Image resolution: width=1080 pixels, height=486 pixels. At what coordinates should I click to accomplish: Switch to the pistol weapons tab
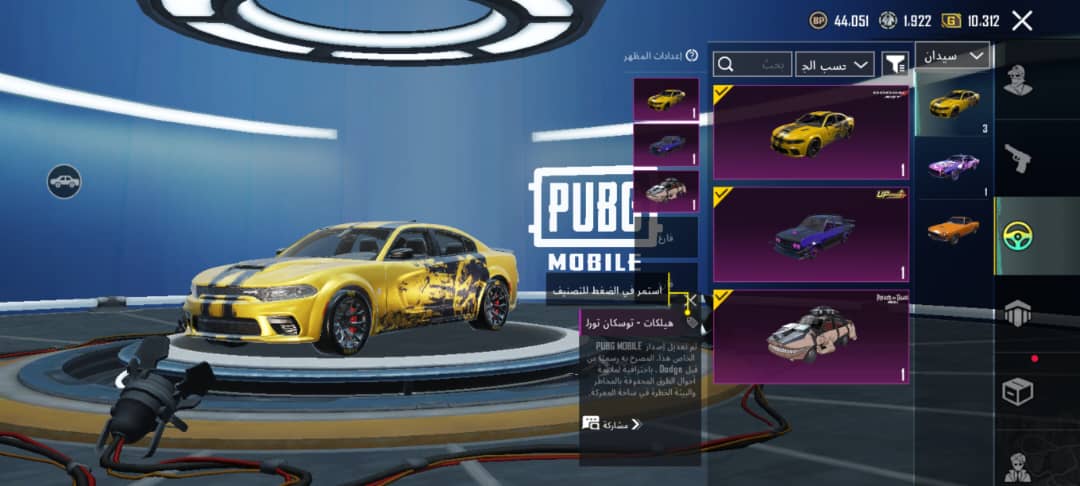pos(1018,158)
